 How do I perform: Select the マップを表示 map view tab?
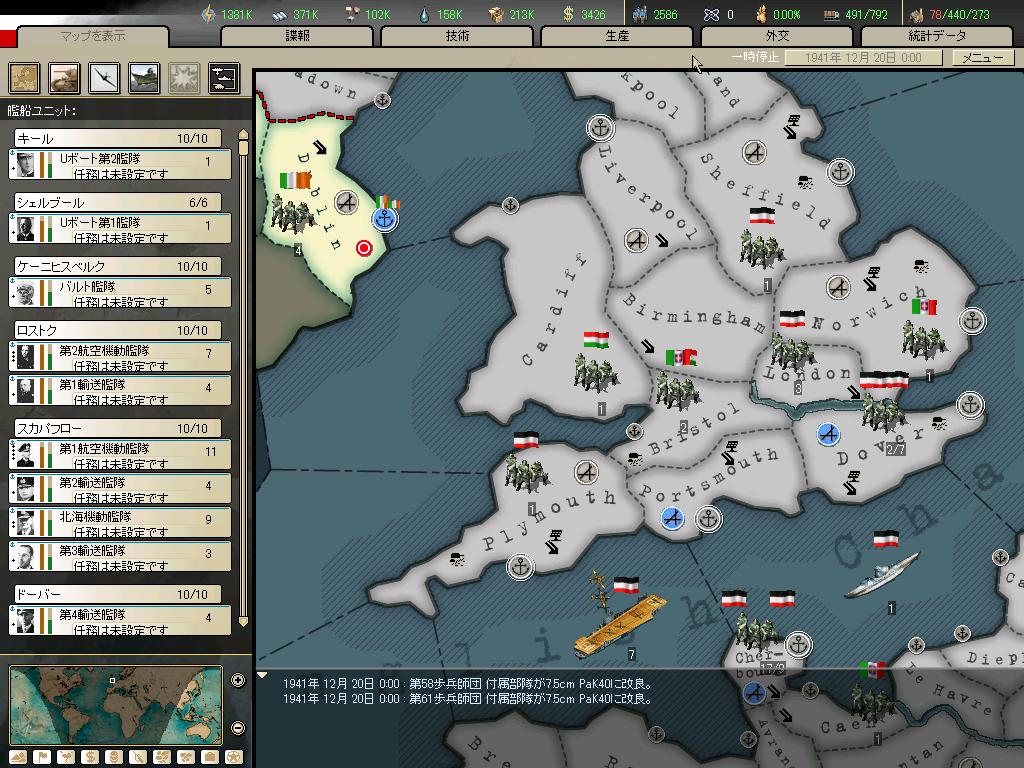(94, 36)
